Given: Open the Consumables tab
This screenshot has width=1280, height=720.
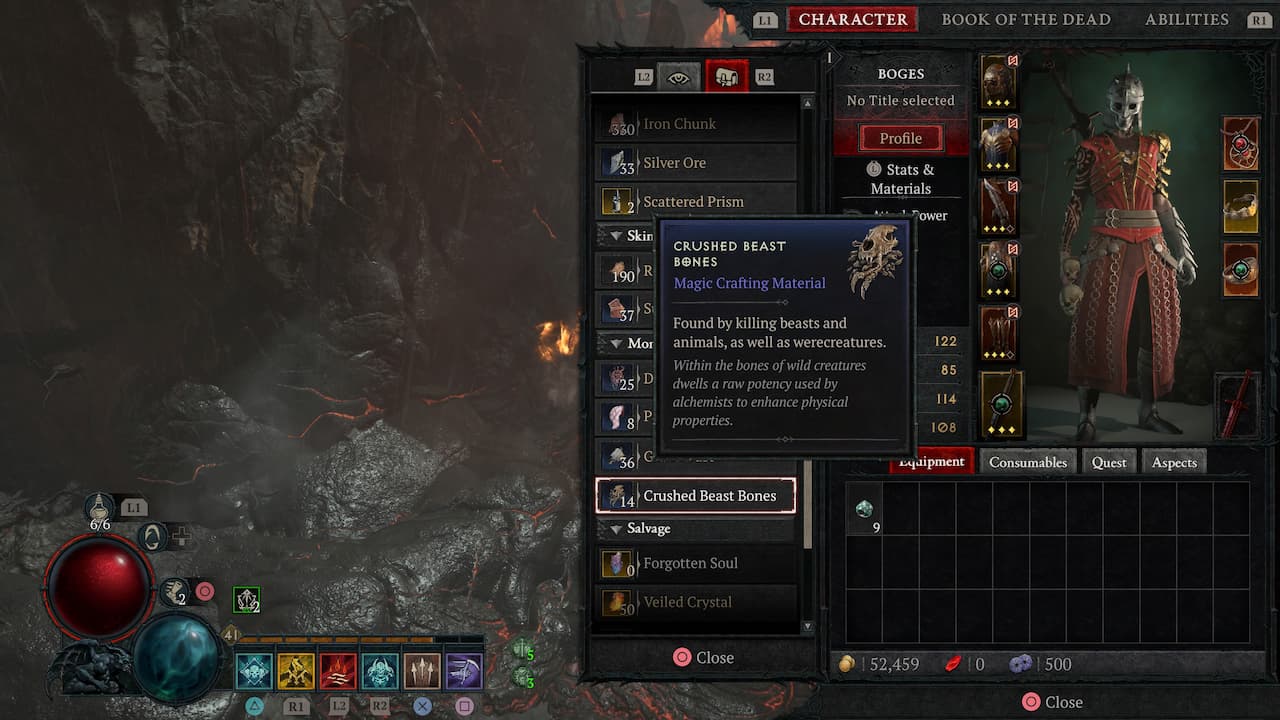Looking at the screenshot, I should (x=1028, y=461).
